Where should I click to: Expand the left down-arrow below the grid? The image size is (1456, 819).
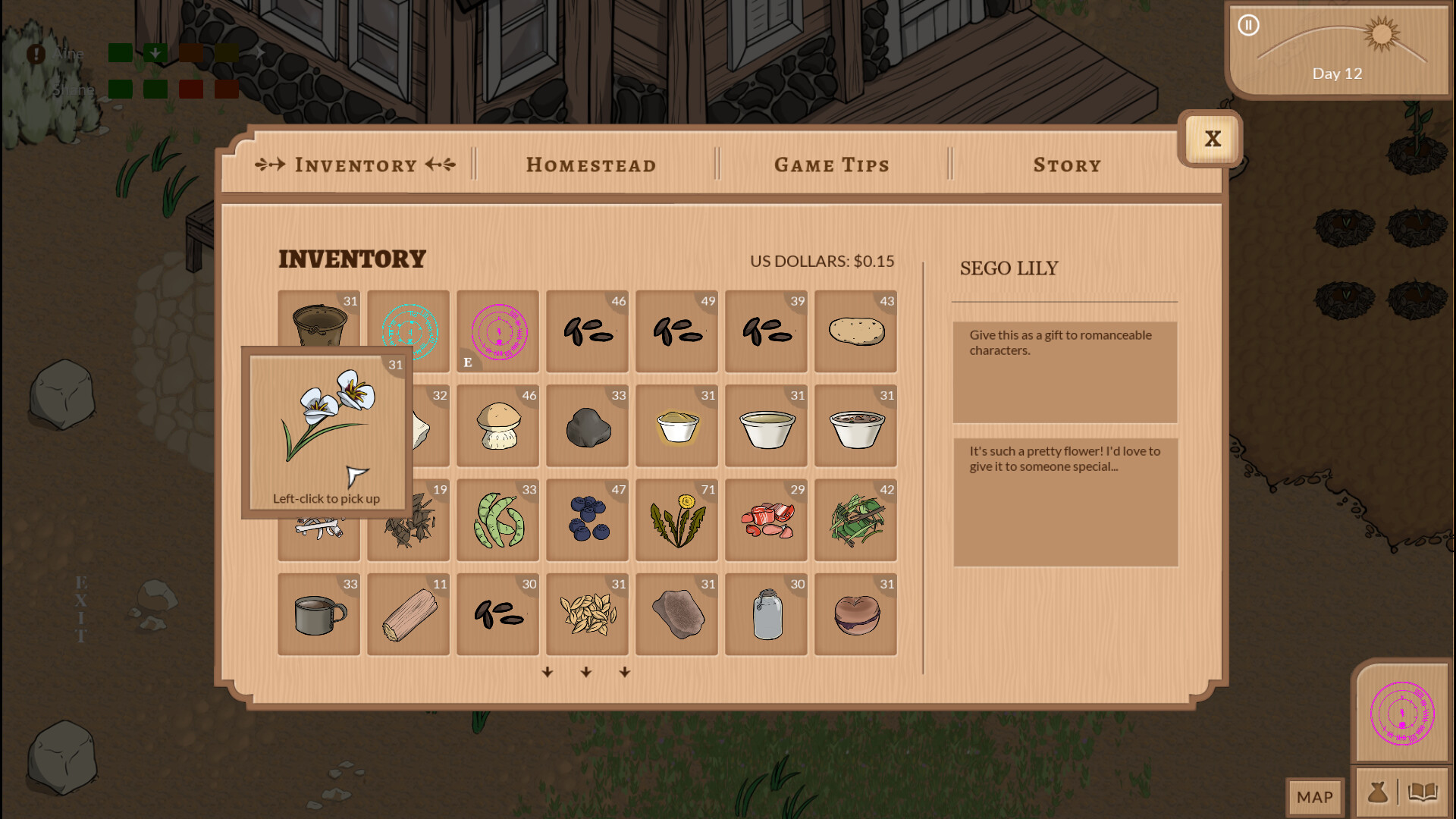tap(548, 672)
